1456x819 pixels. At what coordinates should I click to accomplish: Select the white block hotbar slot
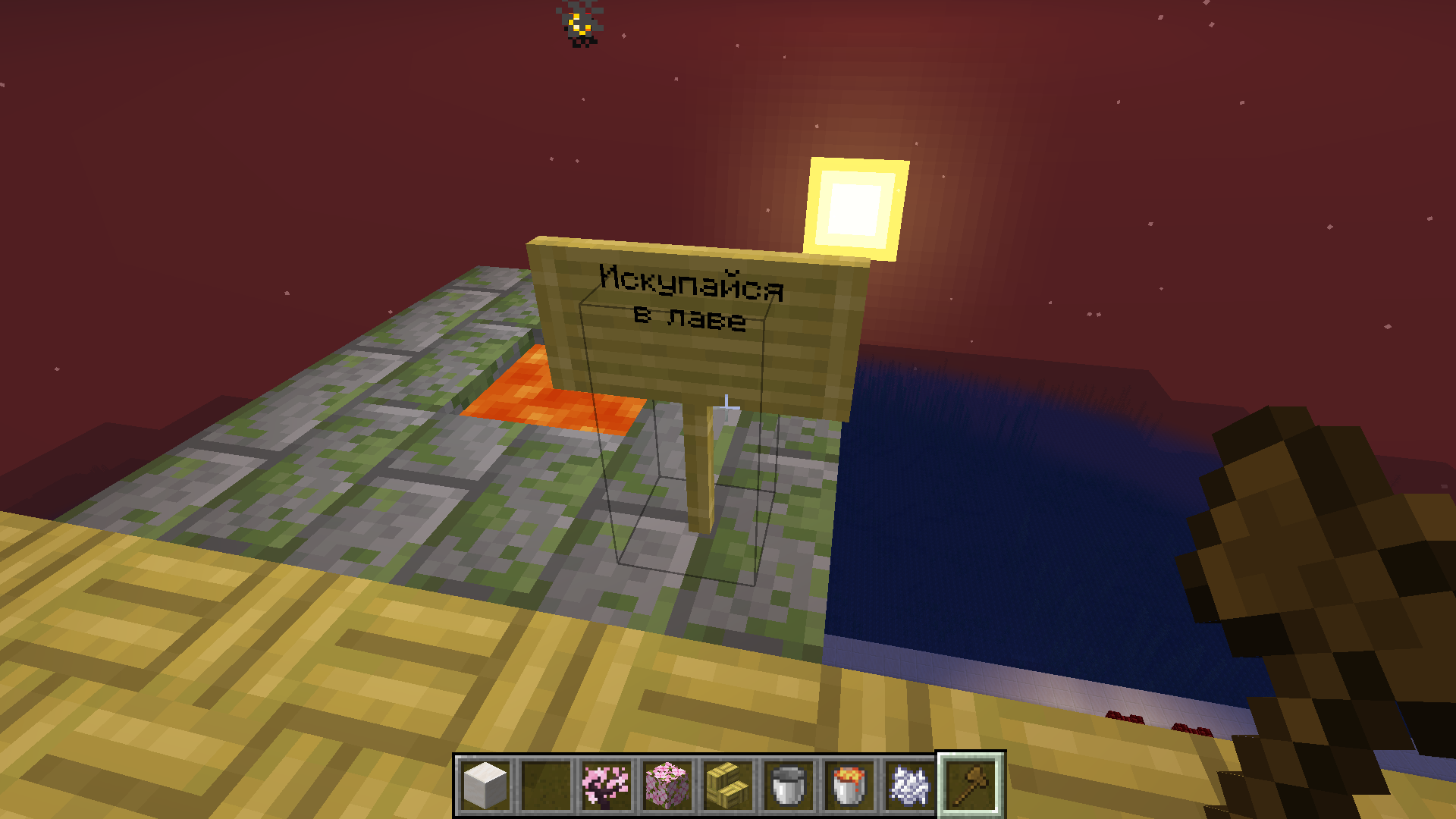[485, 786]
